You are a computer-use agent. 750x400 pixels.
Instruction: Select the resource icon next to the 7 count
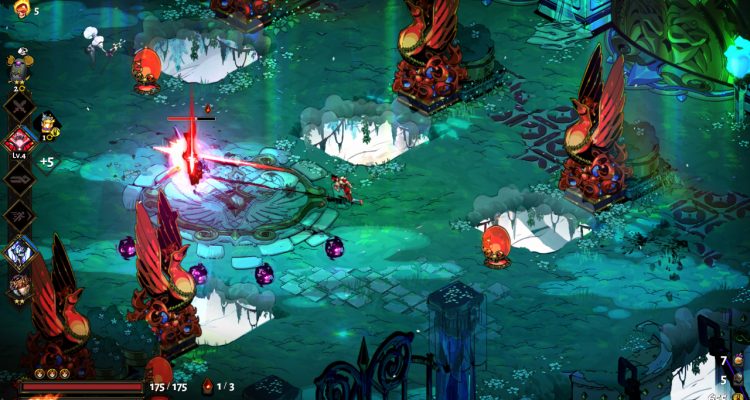(x=739, y=360)
